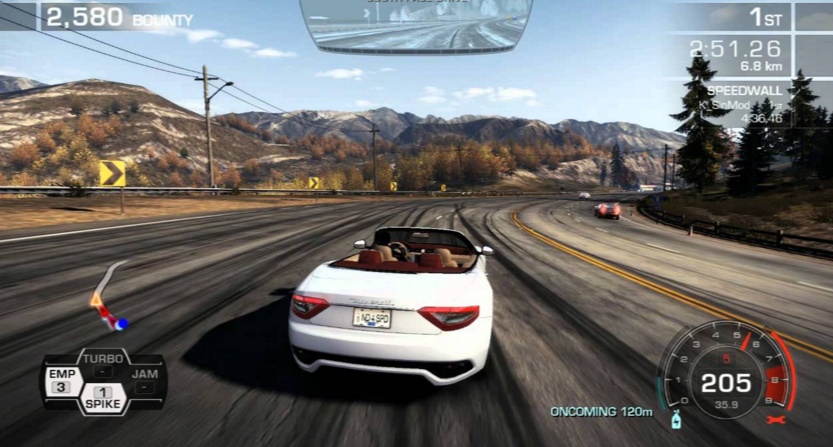833x447 pixels.
Task: Activate the EMP weapon slot
Action: [x=60, y=380]
